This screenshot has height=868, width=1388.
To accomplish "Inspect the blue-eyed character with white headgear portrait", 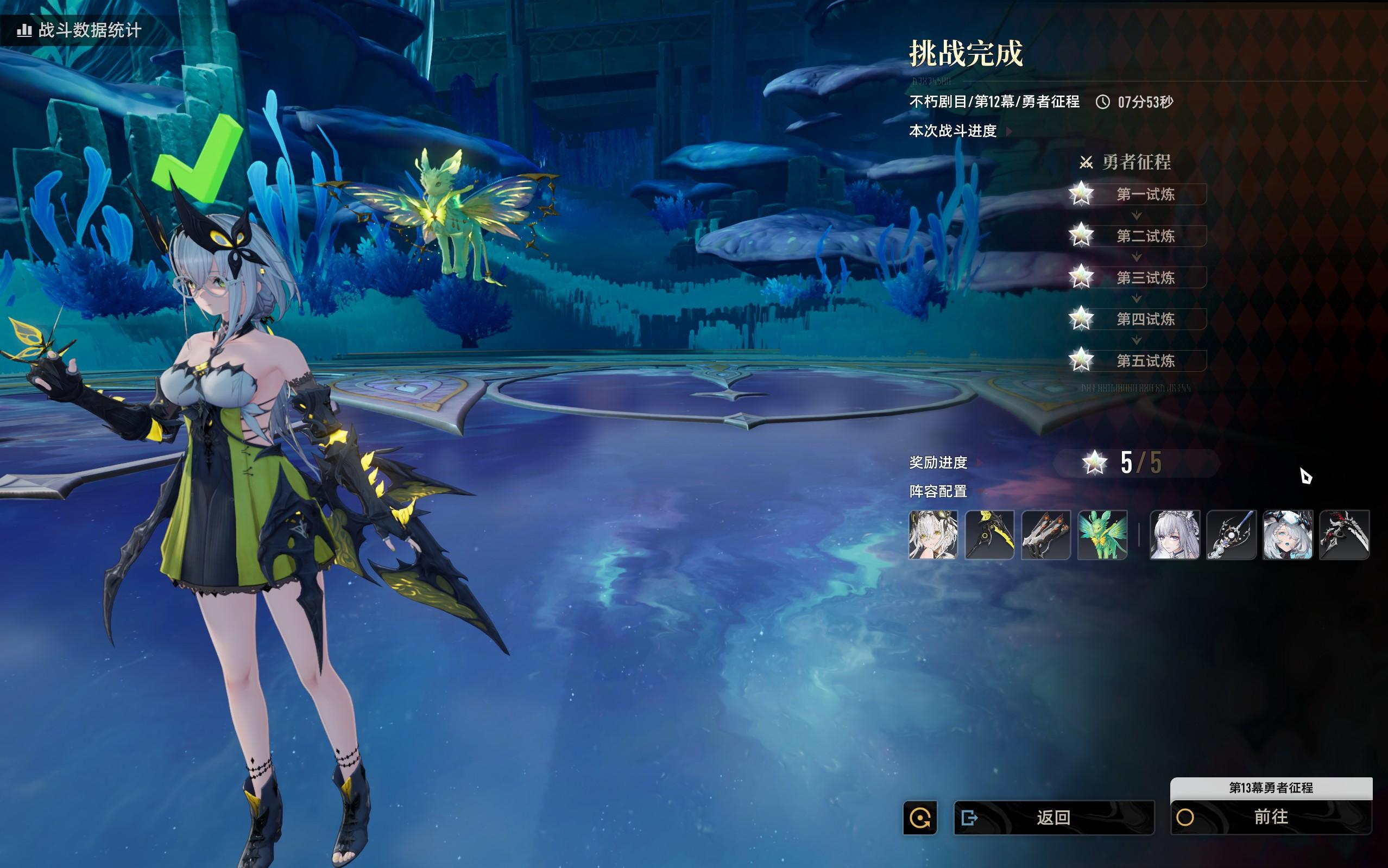I will (x=1288, y=535).
